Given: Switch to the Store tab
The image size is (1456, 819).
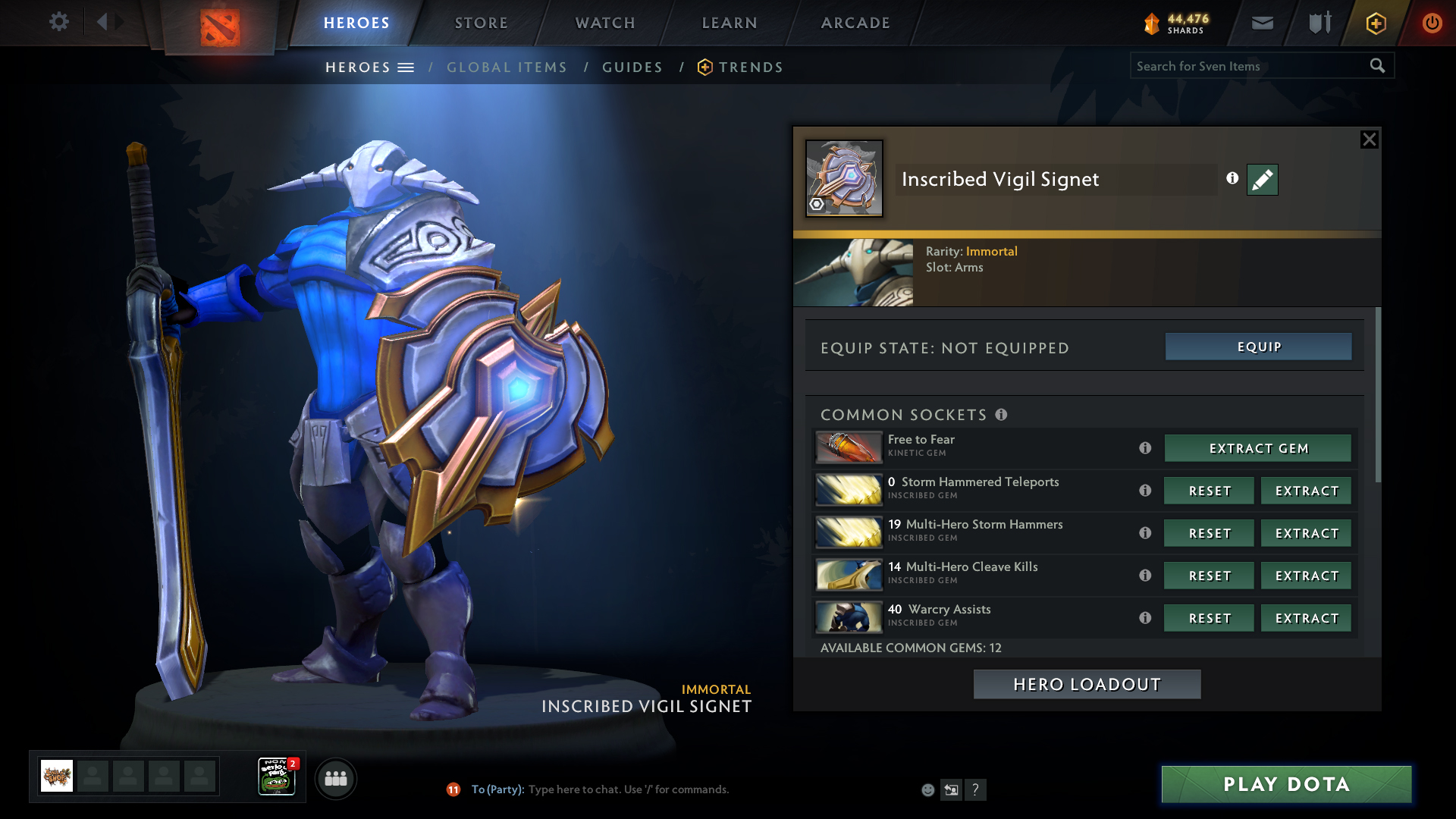Looking at the screenshot, I should (x=482, y=24).
